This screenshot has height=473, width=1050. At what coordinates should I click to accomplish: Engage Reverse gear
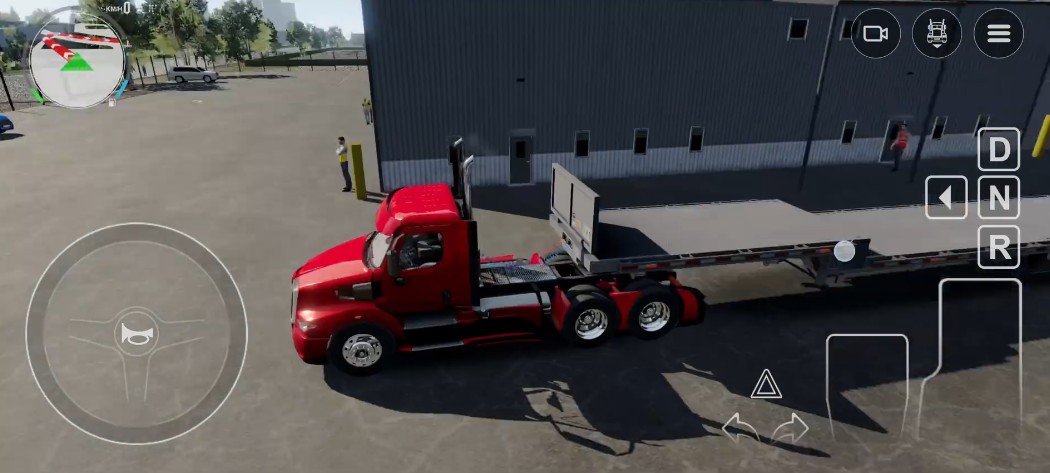click(x=998, y=247)
